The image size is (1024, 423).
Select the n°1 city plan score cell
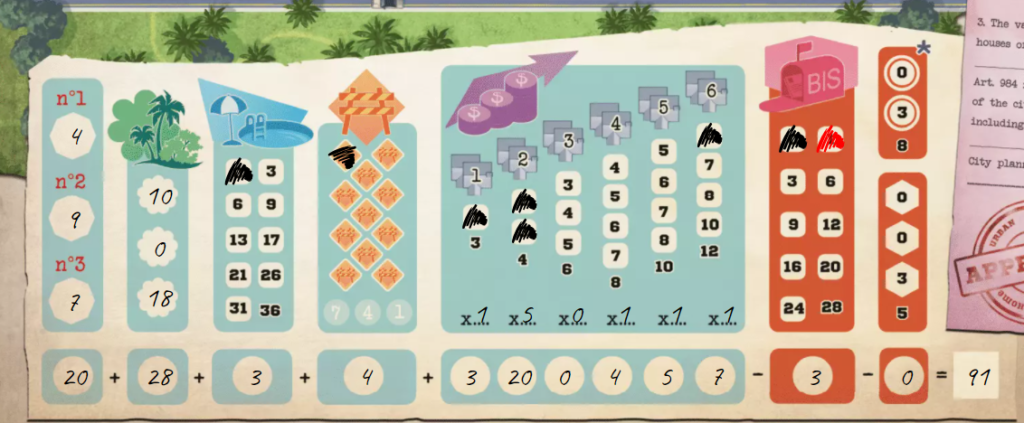[x=78, y=132]
